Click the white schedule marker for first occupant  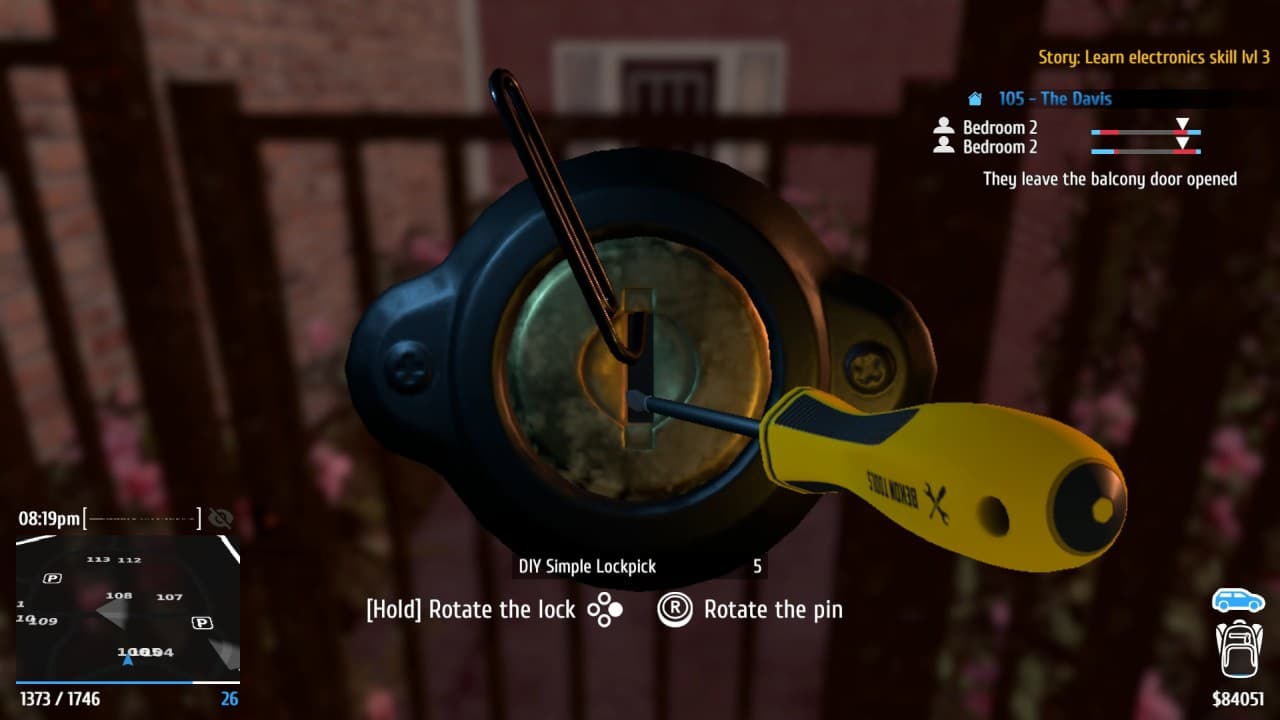tap(1183, 121)
